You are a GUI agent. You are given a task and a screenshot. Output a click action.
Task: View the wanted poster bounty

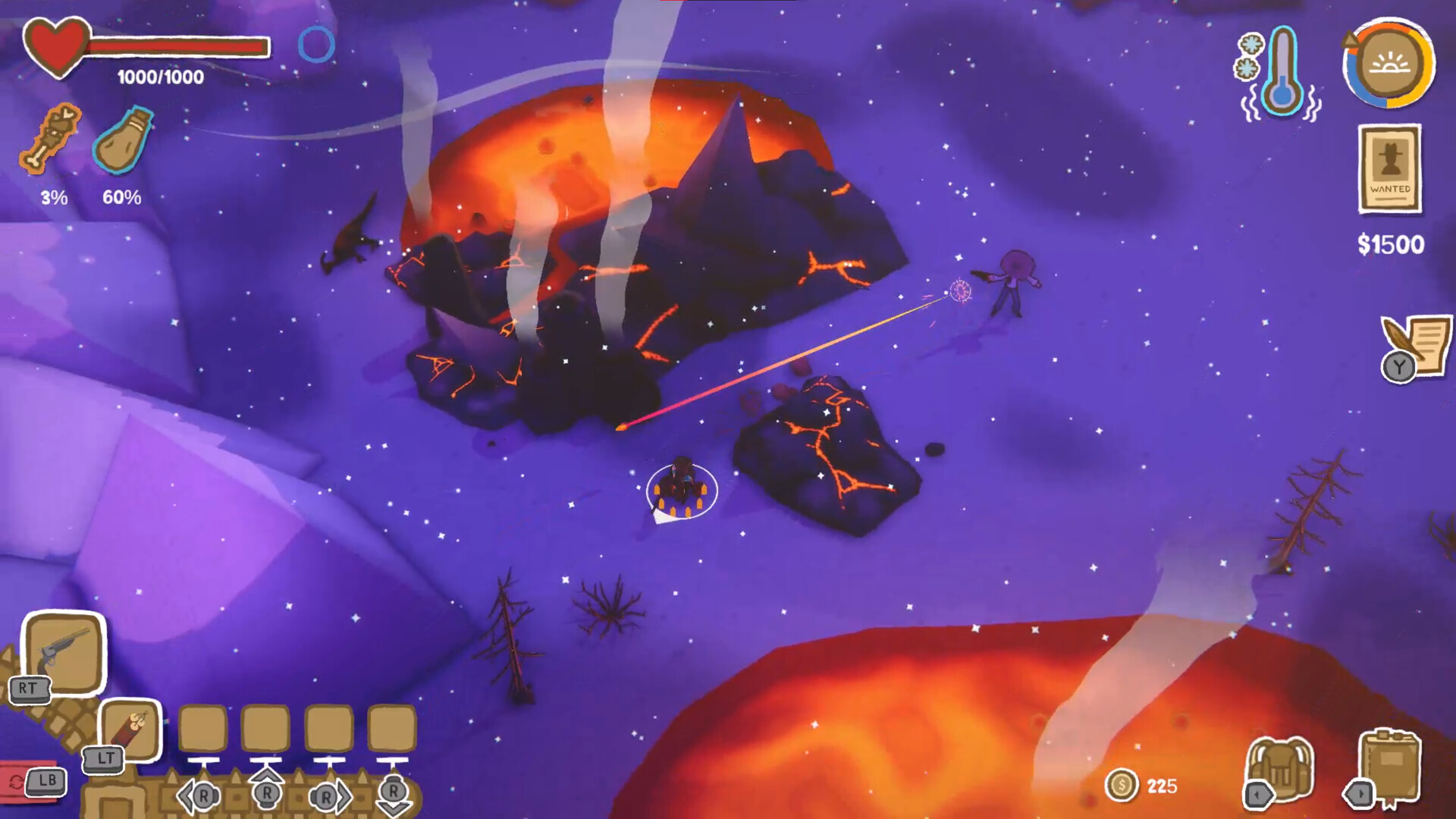point(1389,169)
